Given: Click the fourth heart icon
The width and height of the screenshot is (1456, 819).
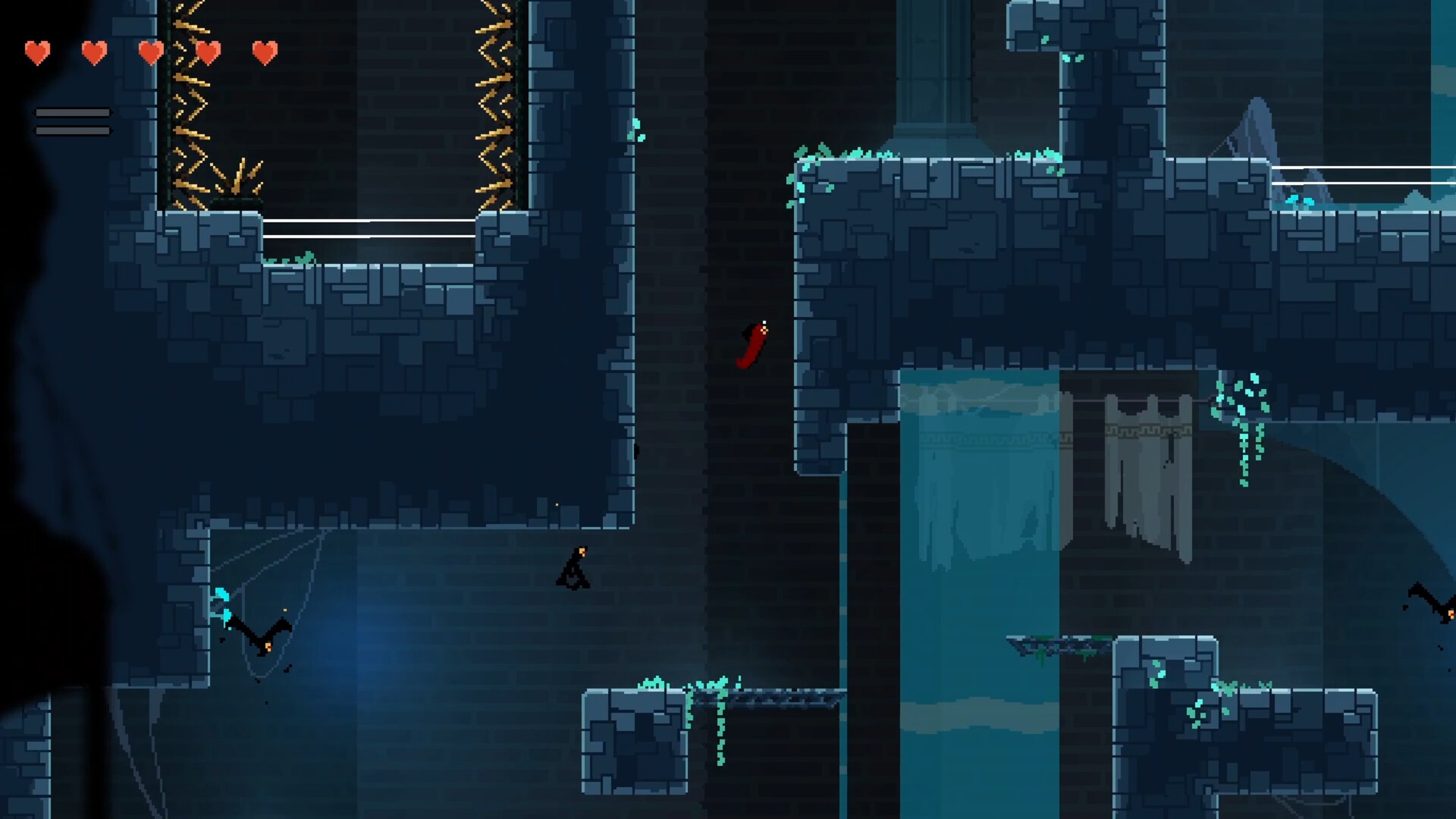Looking at the screenshot, I should click(207, 52).
